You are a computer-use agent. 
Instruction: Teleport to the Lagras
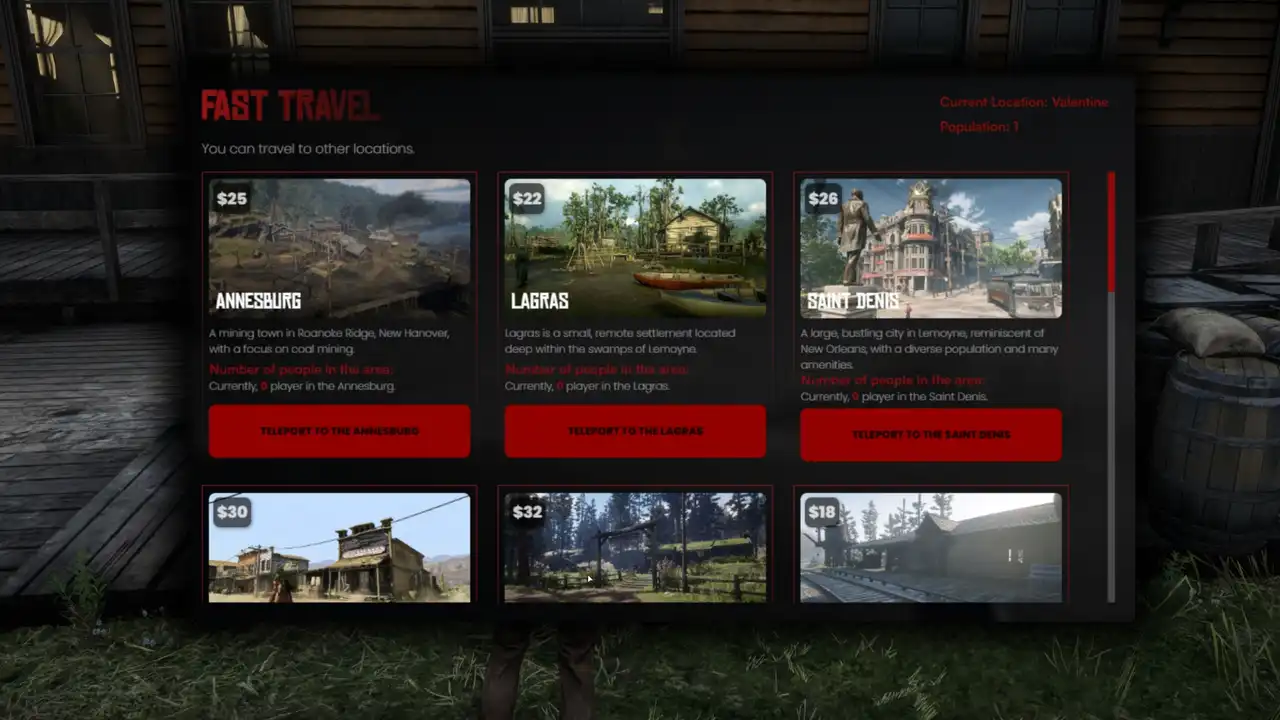[635, 431]
